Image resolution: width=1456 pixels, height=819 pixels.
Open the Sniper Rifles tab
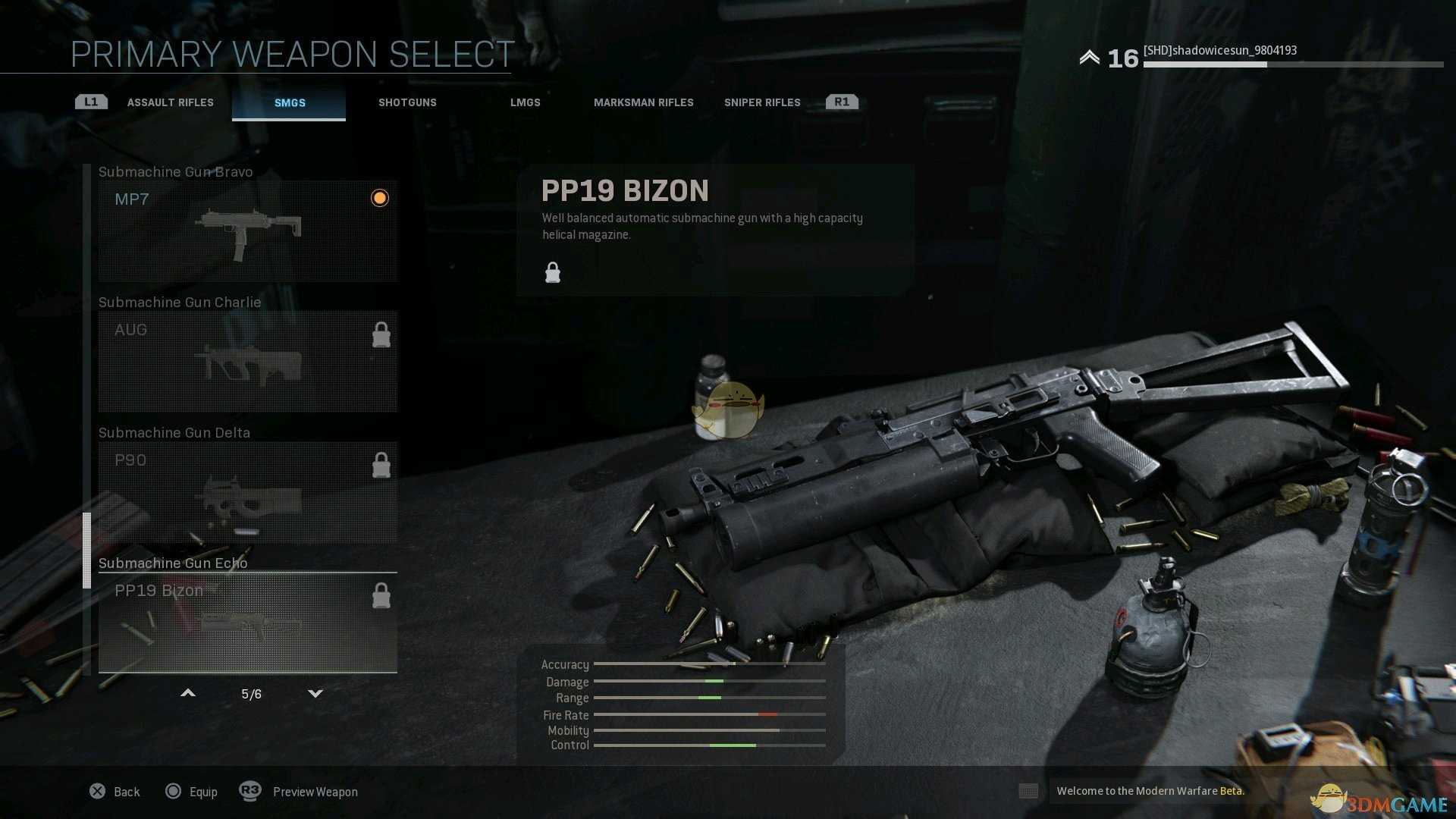(762, 102)
